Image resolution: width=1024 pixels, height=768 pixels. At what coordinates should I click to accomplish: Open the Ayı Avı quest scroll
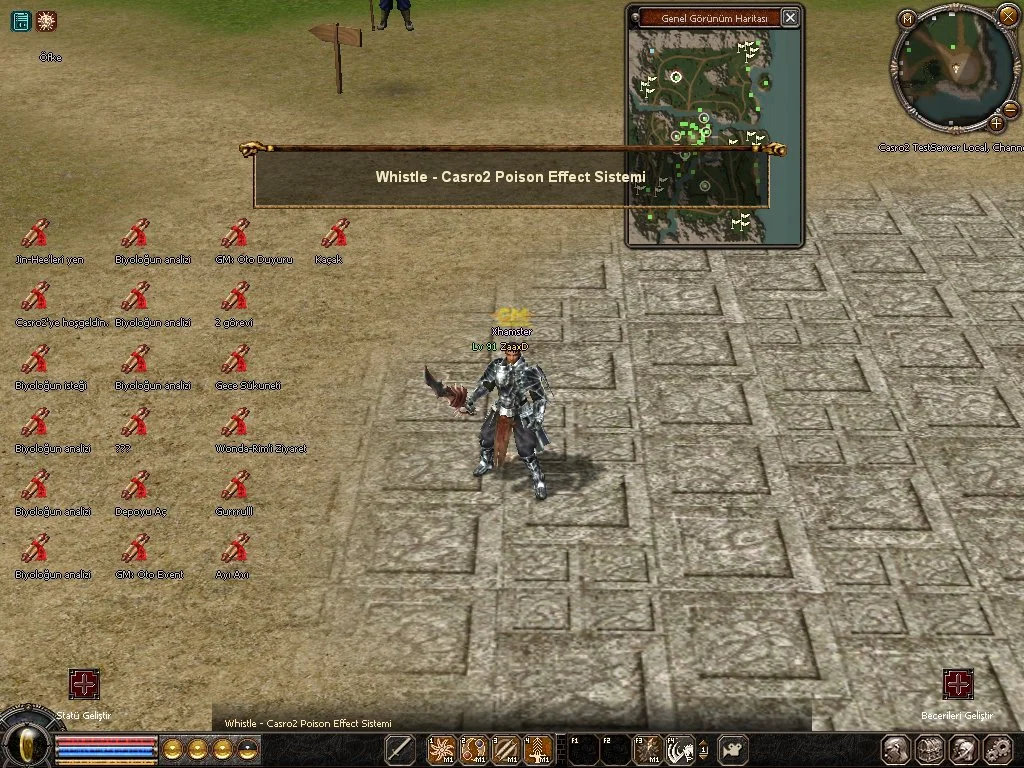pyautogui.click(x=236, y=549)
